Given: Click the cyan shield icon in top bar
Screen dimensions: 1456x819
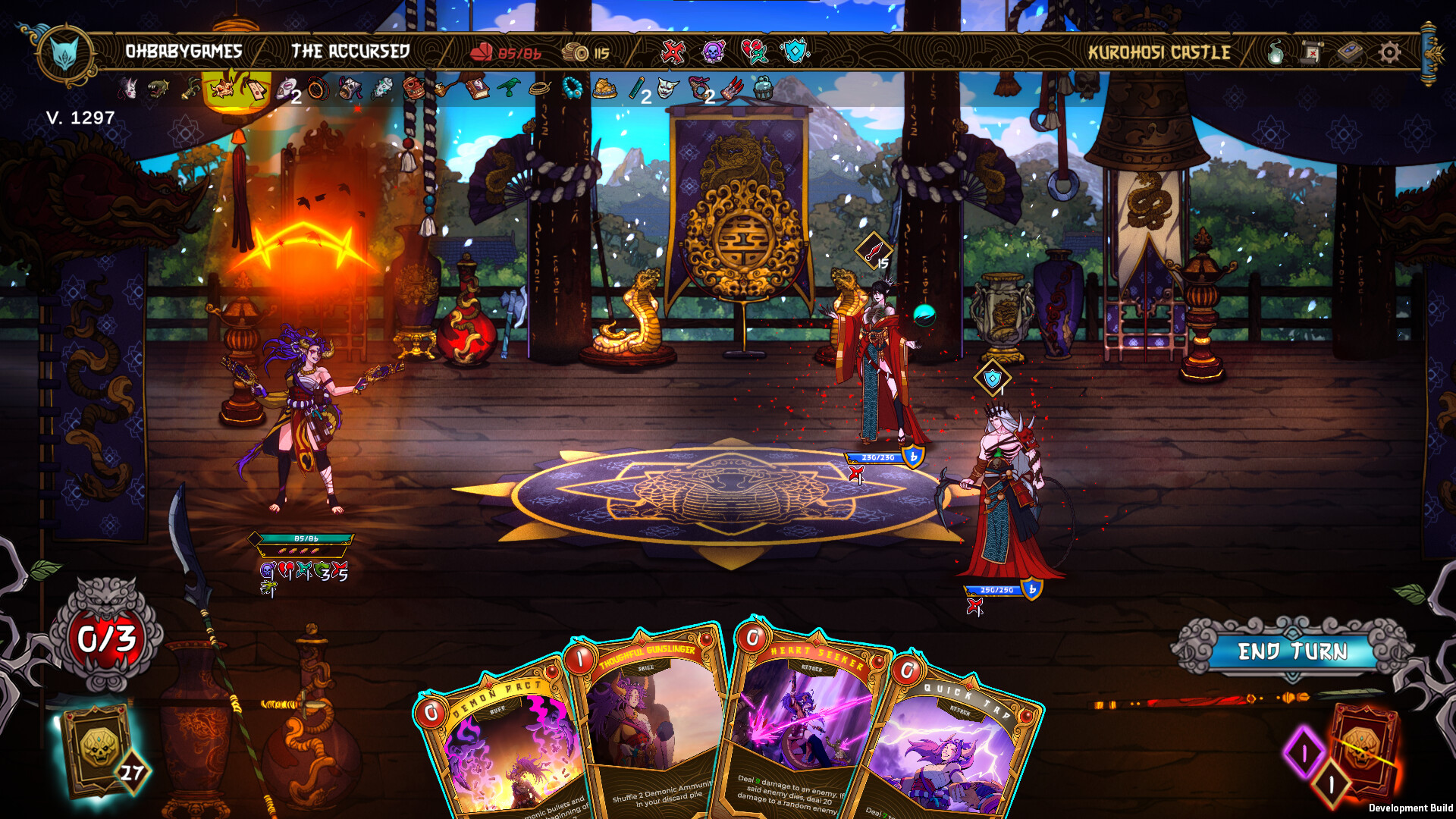Looking at the screenshot, I should coord(795,53).
